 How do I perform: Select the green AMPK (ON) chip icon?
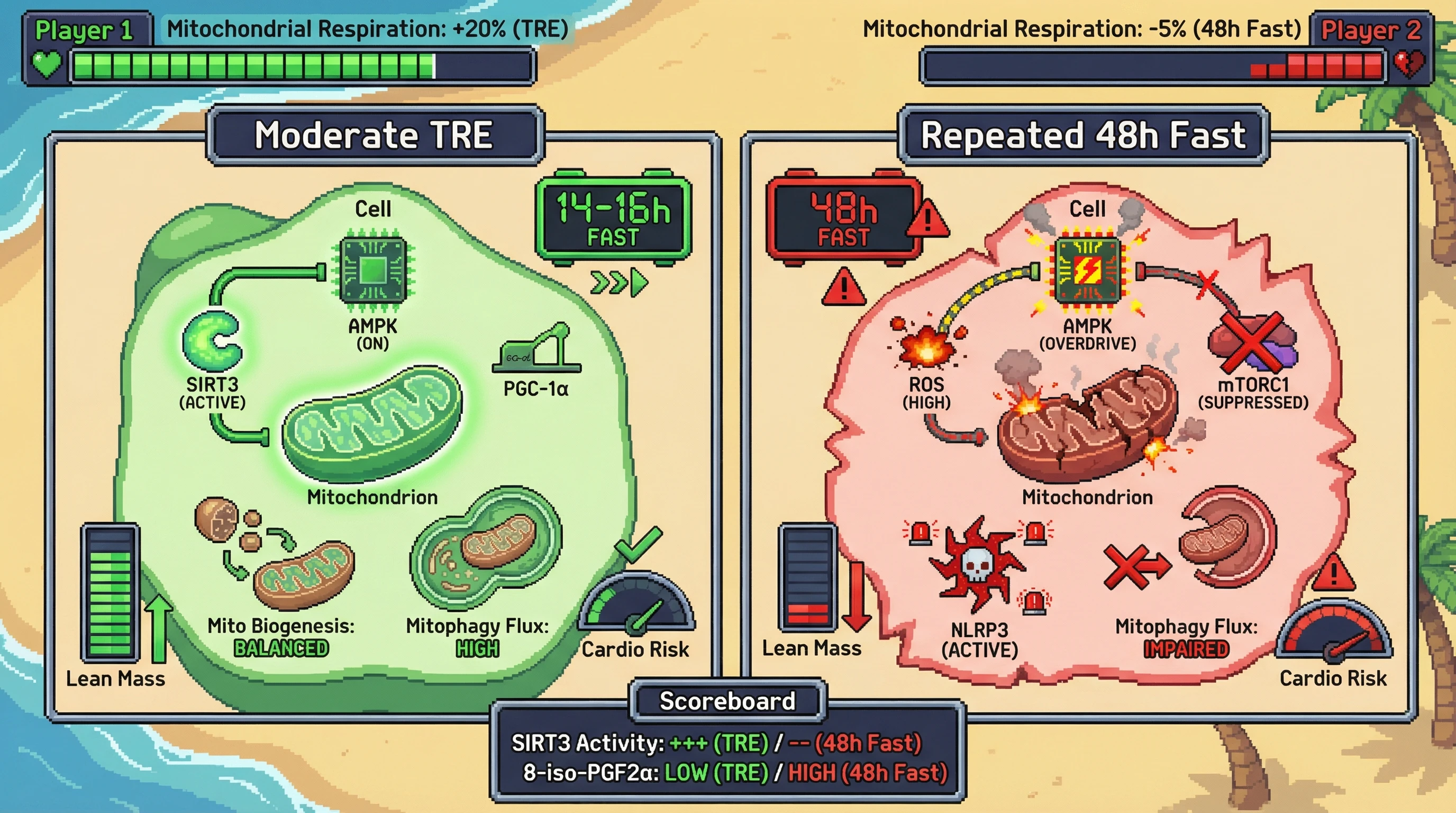372,270
